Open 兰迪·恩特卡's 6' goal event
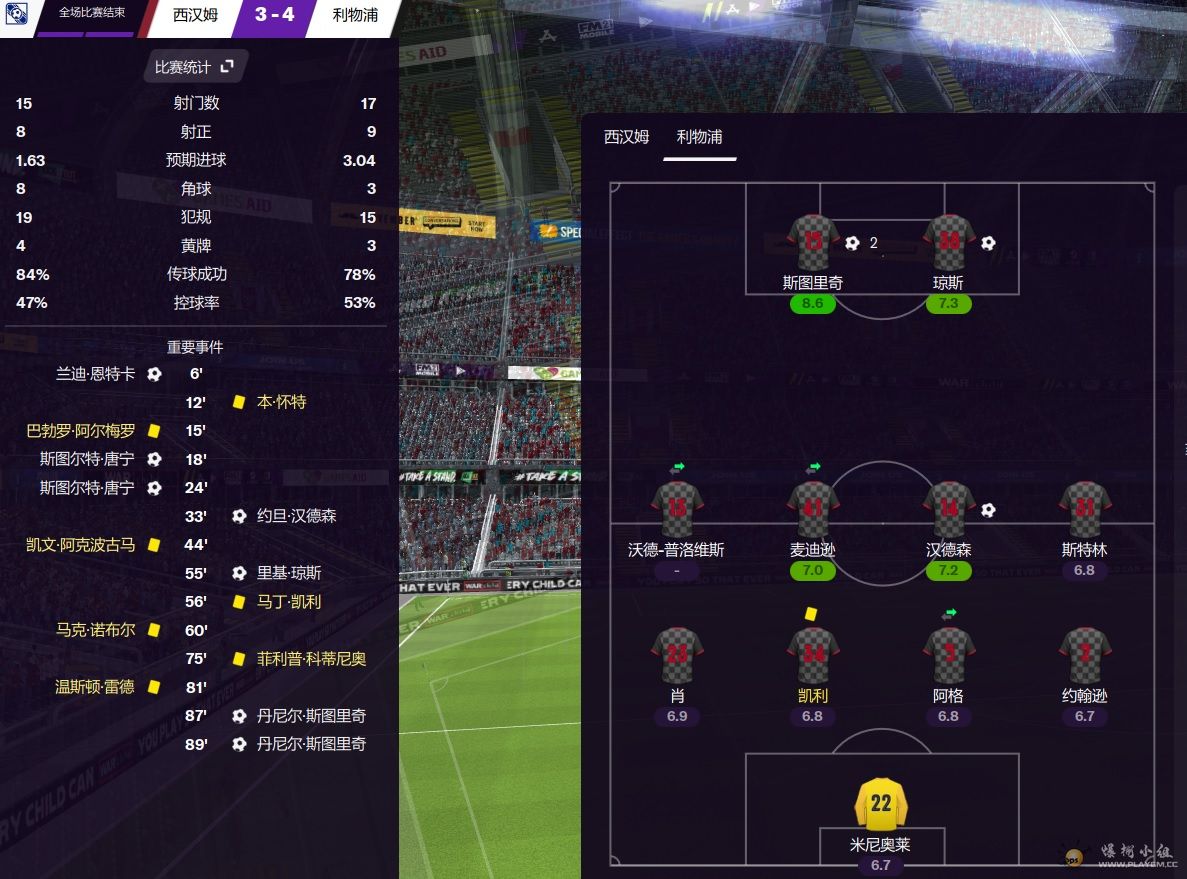 tap(95, 374)
